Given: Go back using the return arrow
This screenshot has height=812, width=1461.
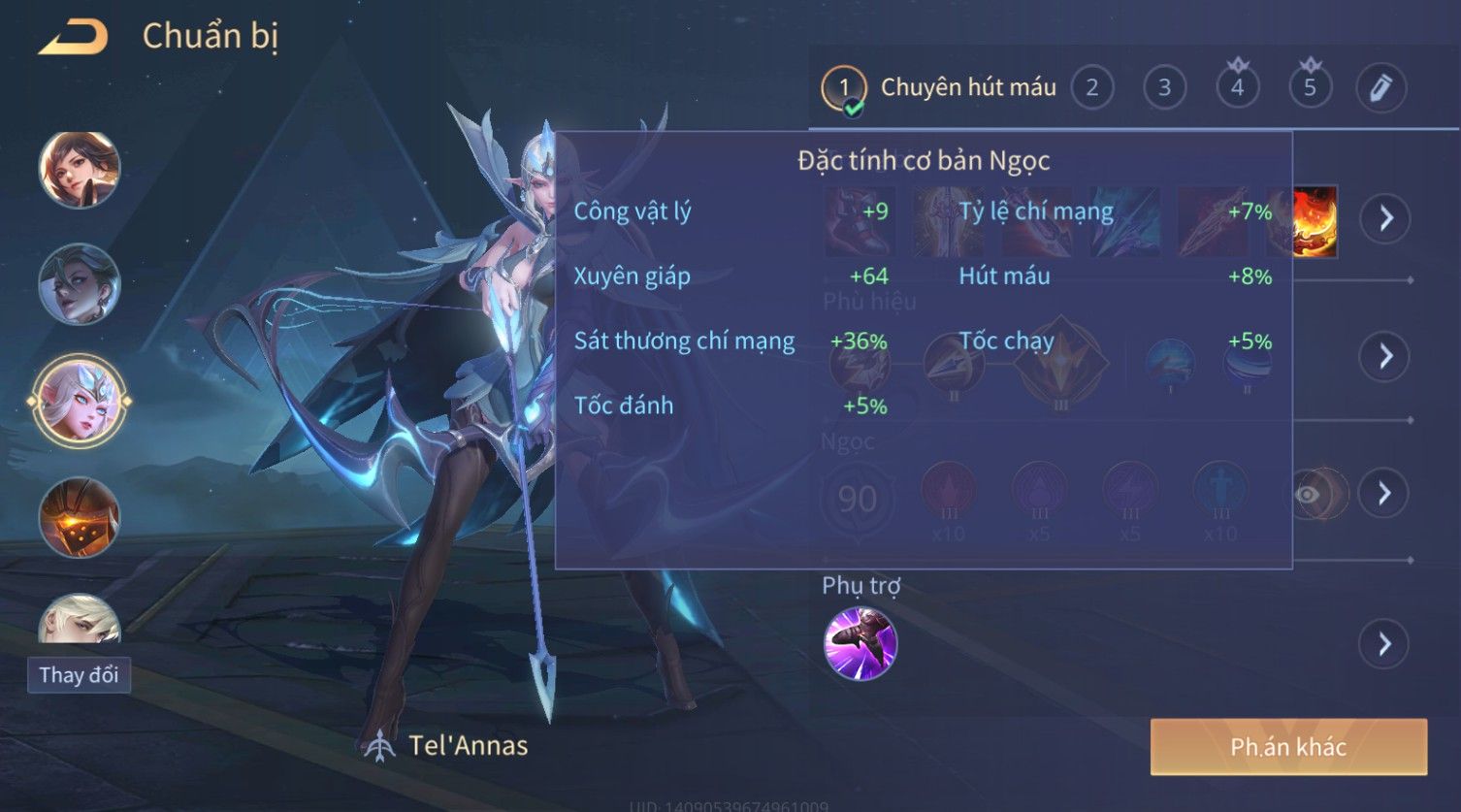Looking at the screenshot, I should [x=74, y=38].
